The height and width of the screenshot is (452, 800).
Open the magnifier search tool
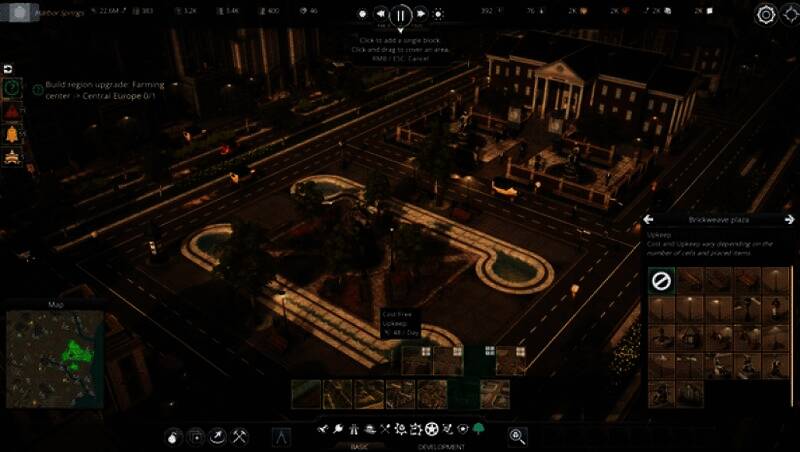pos(517,435)
